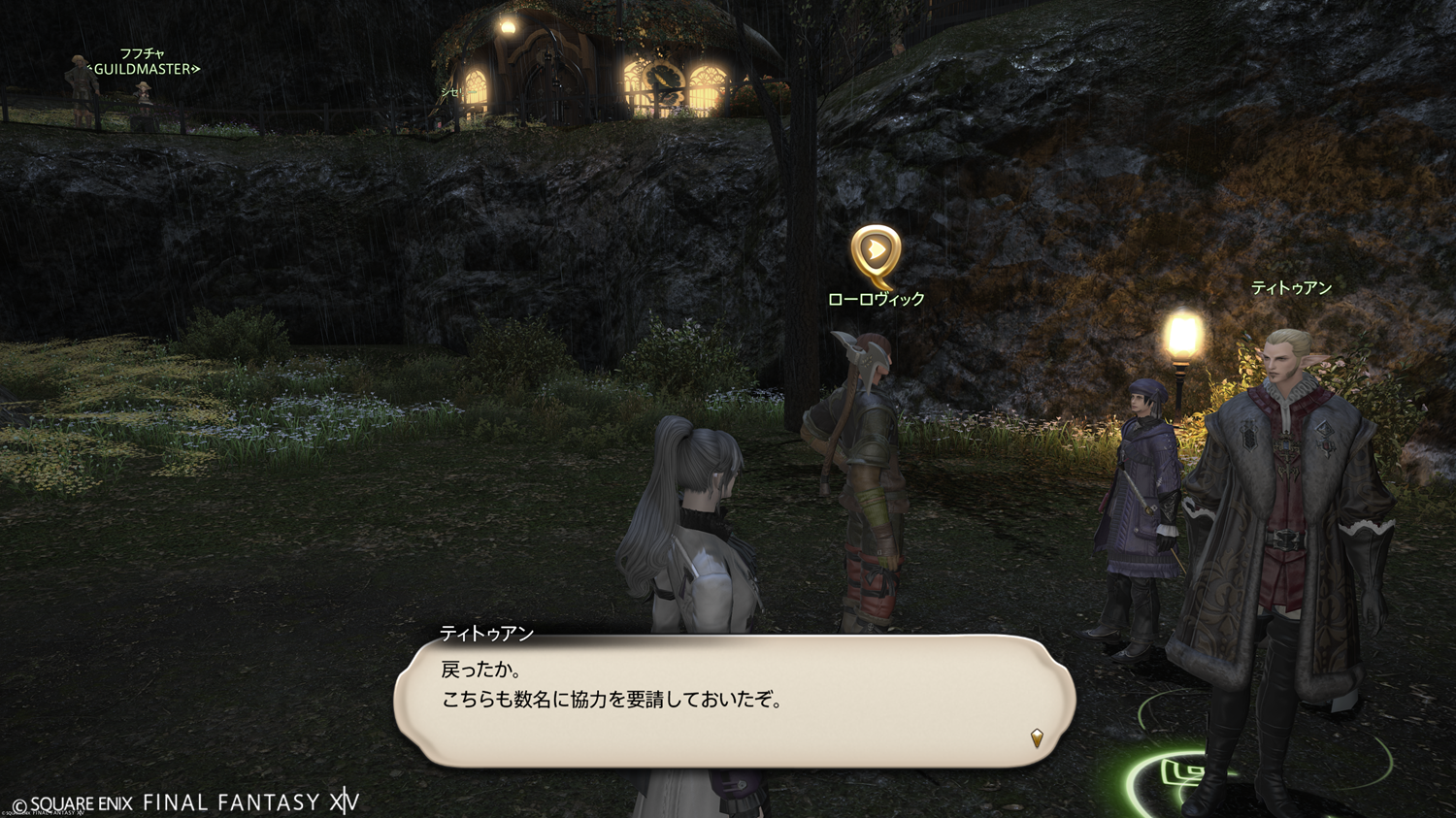
Task: Select the quest marker above ローロヴィック
Action: click(876, 254)
